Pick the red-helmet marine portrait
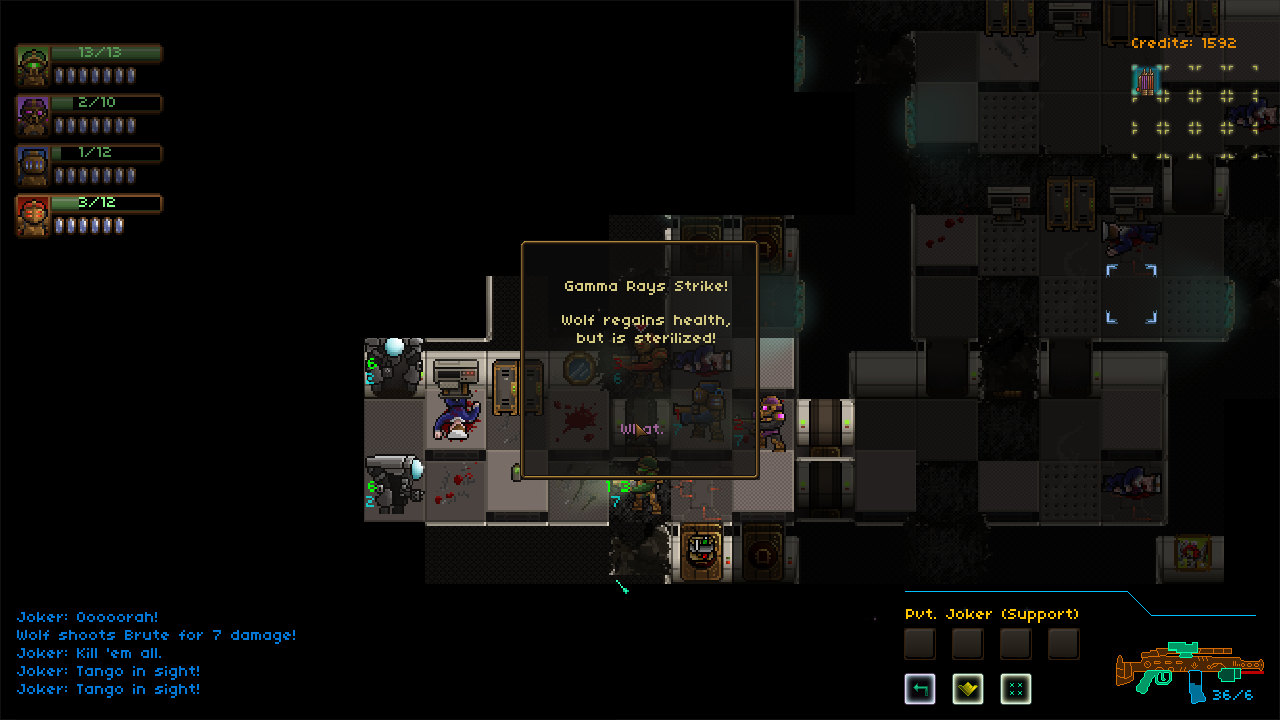 (33, 216)
